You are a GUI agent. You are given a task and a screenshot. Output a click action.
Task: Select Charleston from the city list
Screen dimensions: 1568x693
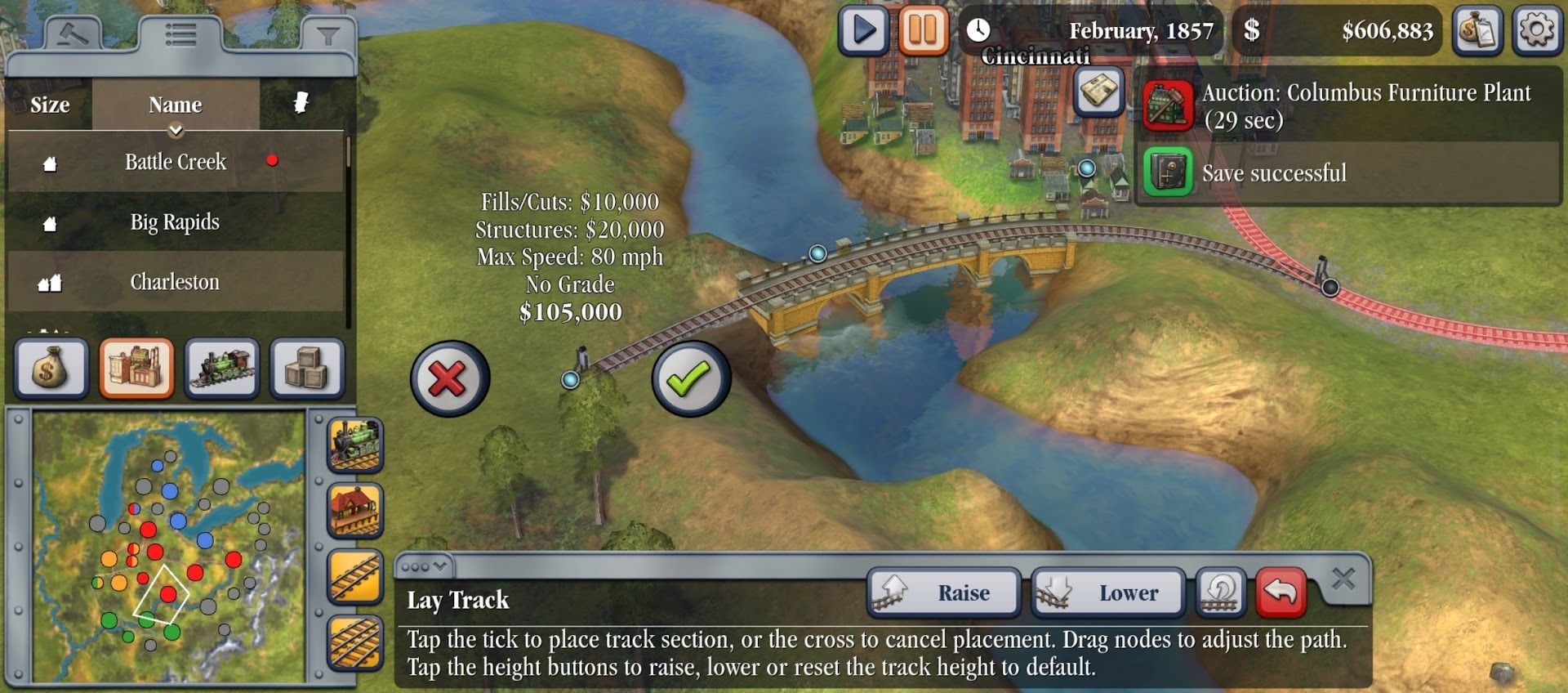(x=176, y=281)
